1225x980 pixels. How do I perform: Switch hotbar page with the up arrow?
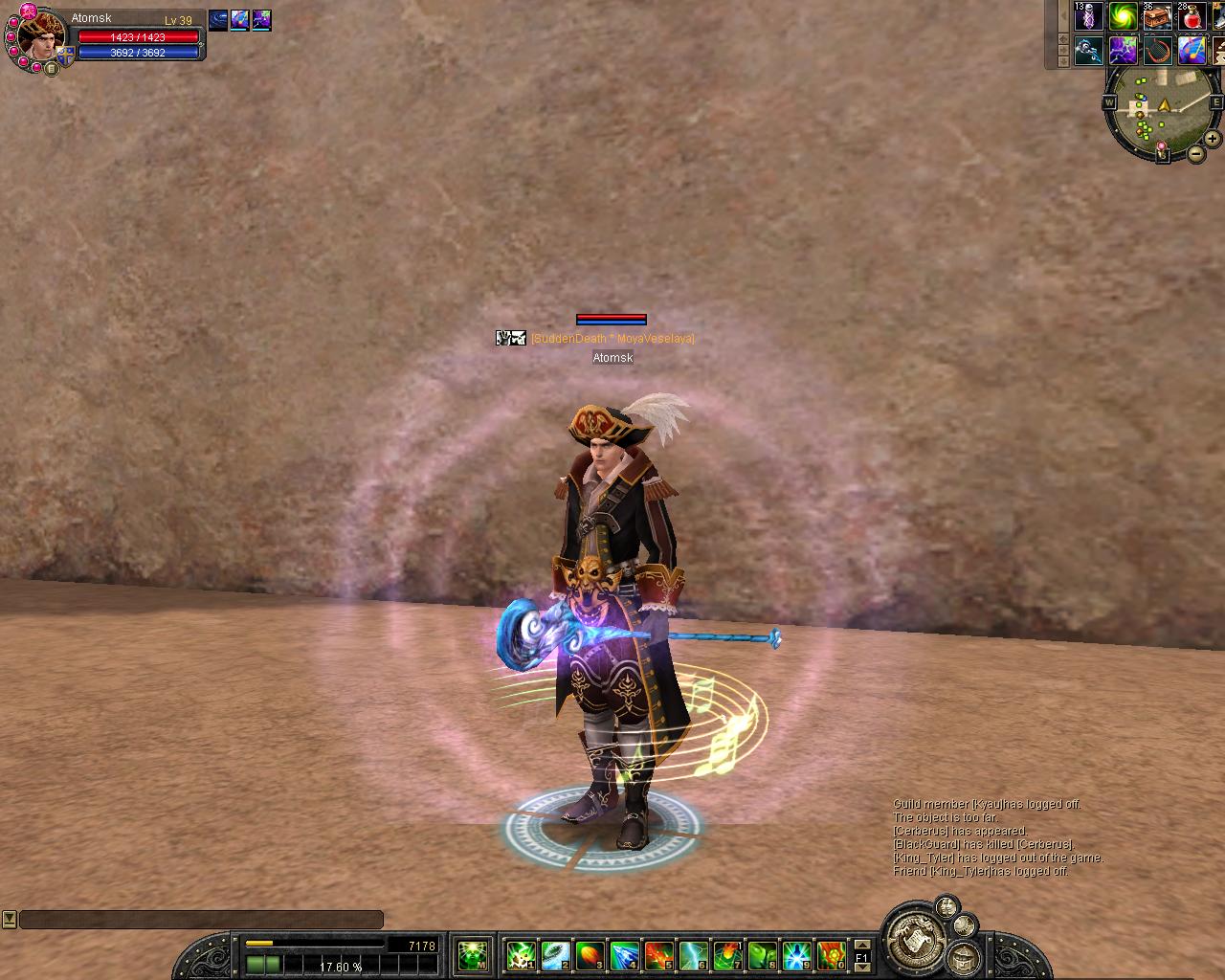click(x=861, y=945)
